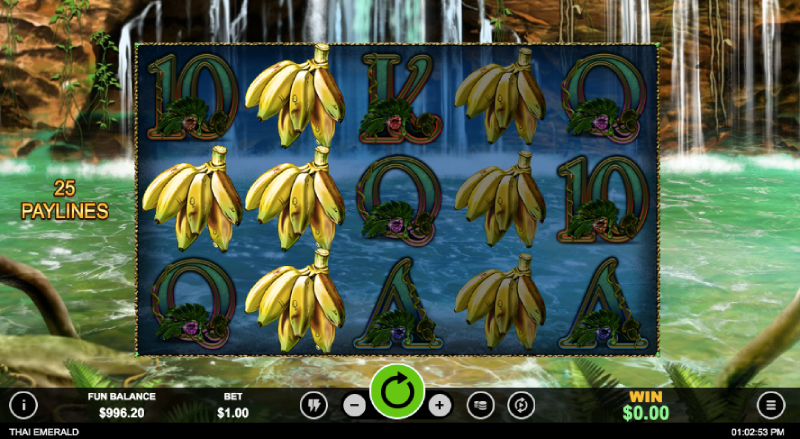Open the coin stack bet options

coord(481,405)
